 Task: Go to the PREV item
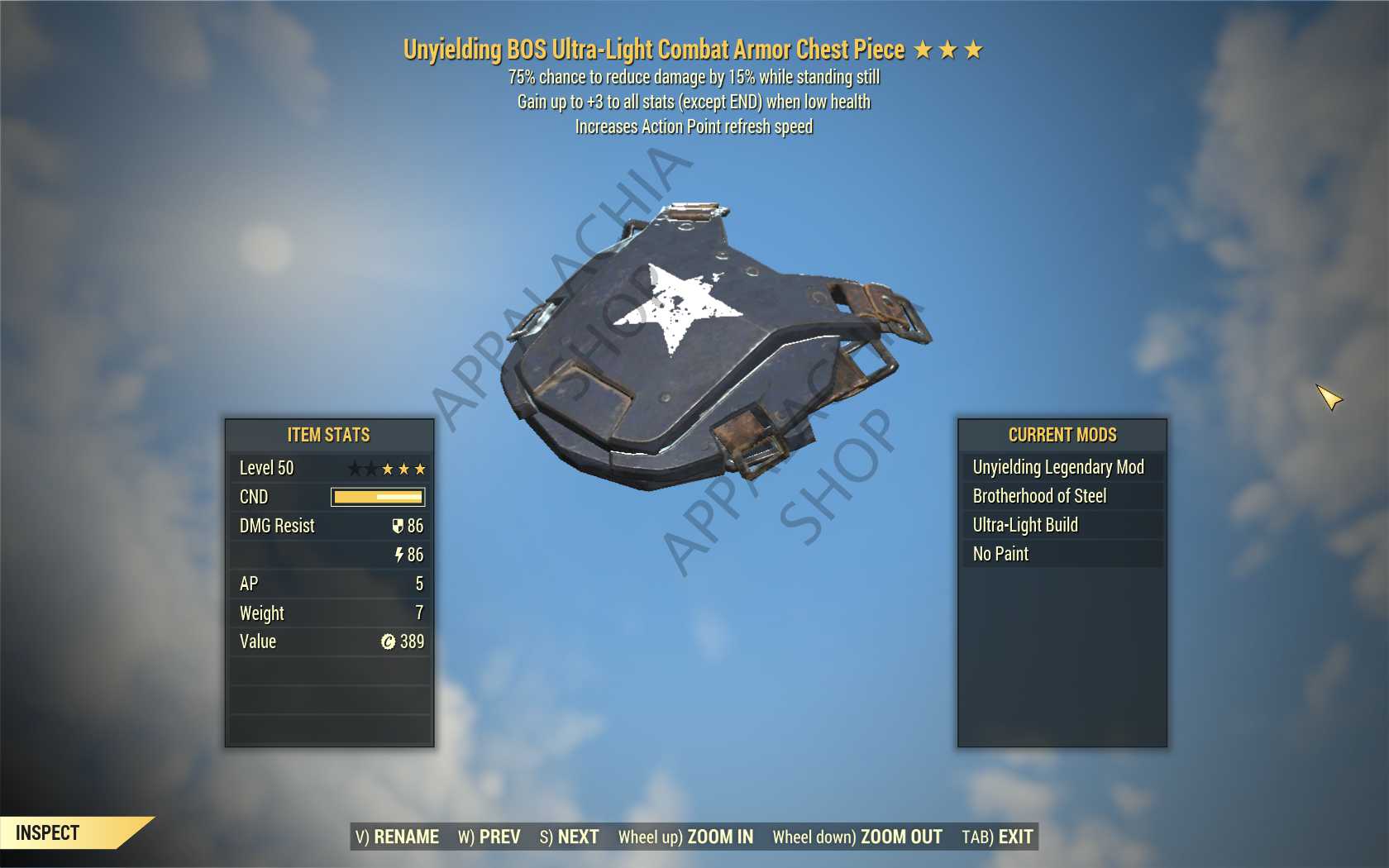[489, 837]
